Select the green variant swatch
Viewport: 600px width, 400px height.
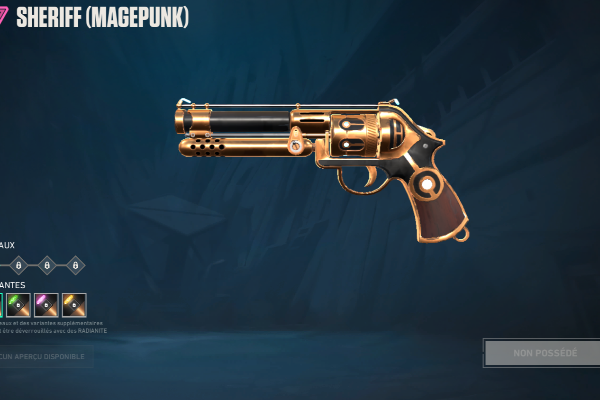[x=19, y=305]
